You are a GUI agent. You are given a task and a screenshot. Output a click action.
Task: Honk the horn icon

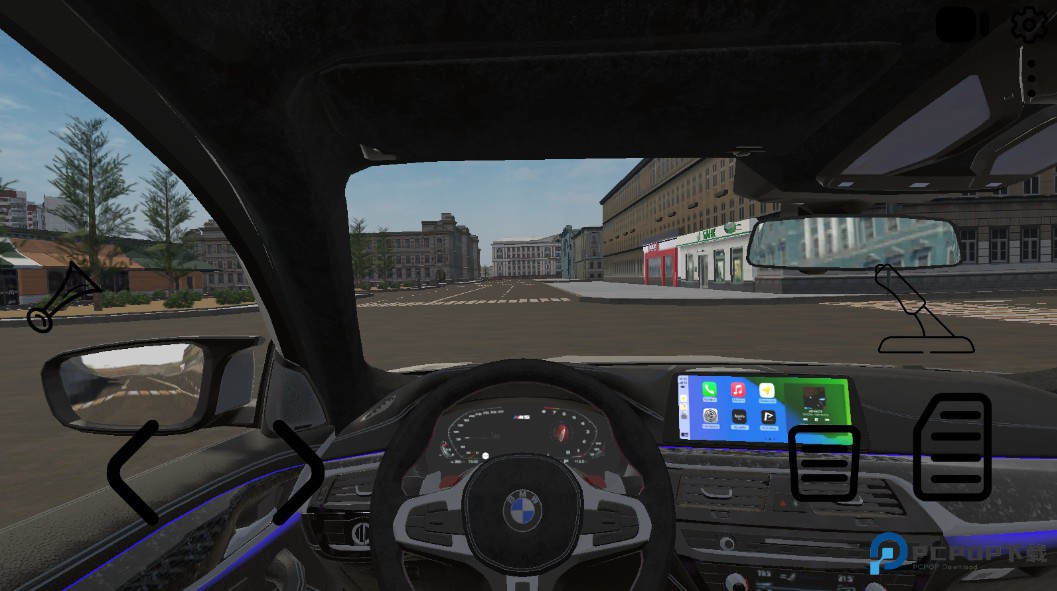click(x=63, y=297)
